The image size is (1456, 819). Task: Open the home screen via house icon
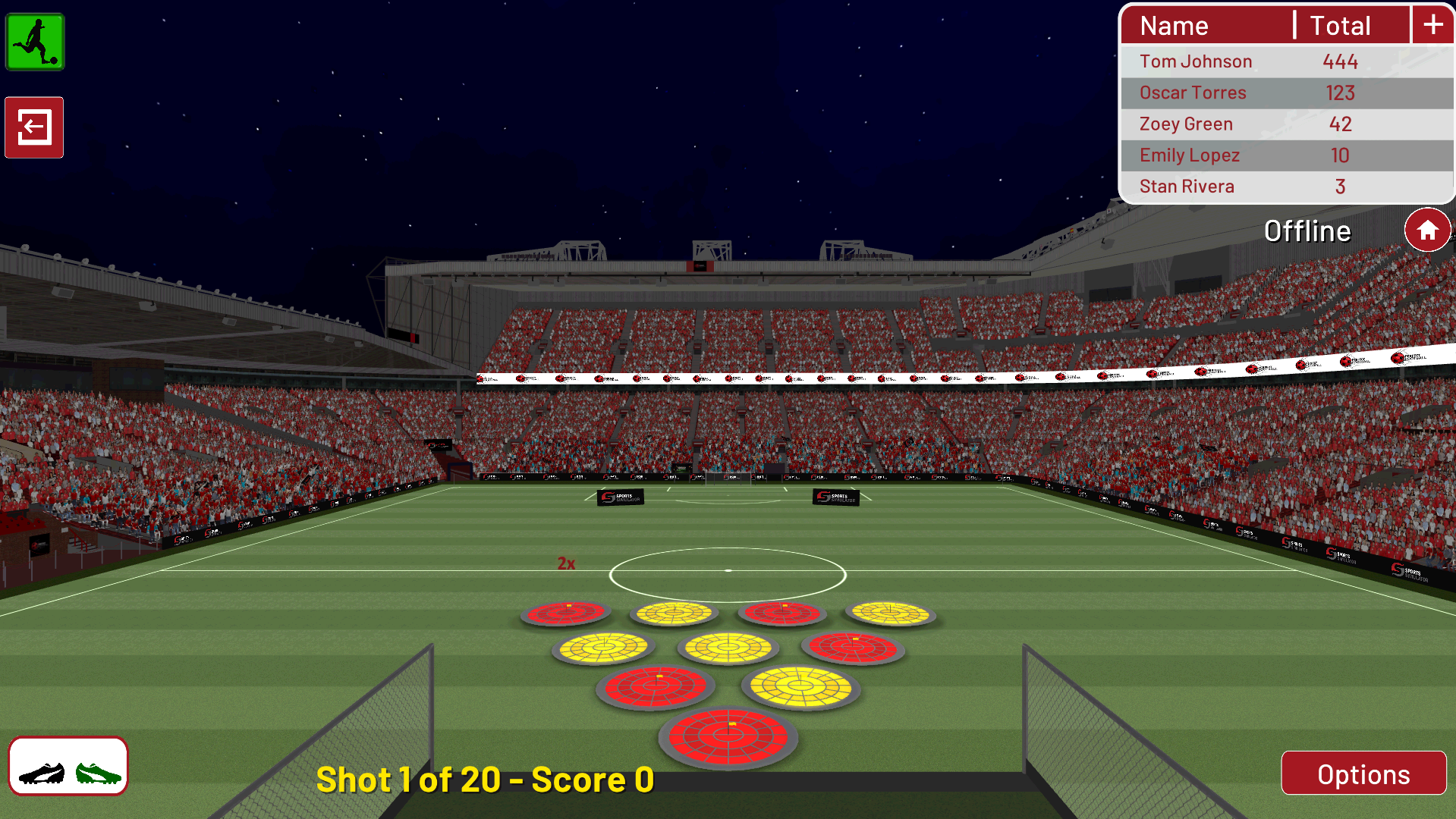1427,229
